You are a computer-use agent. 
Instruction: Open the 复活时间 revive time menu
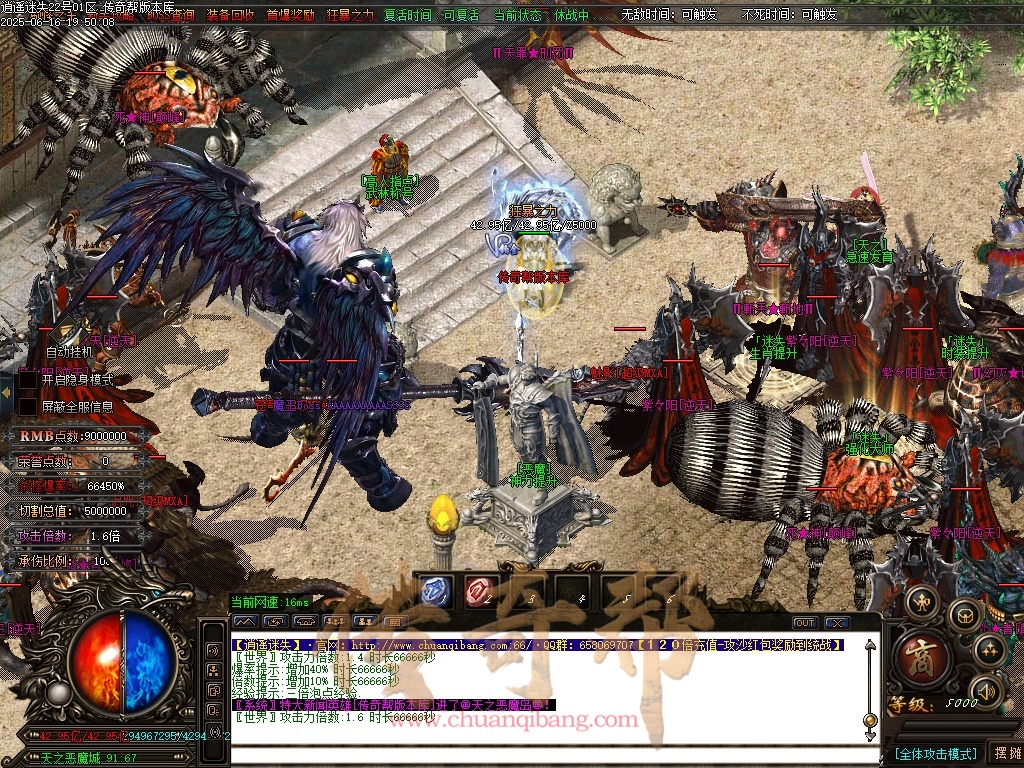point(408,15)
